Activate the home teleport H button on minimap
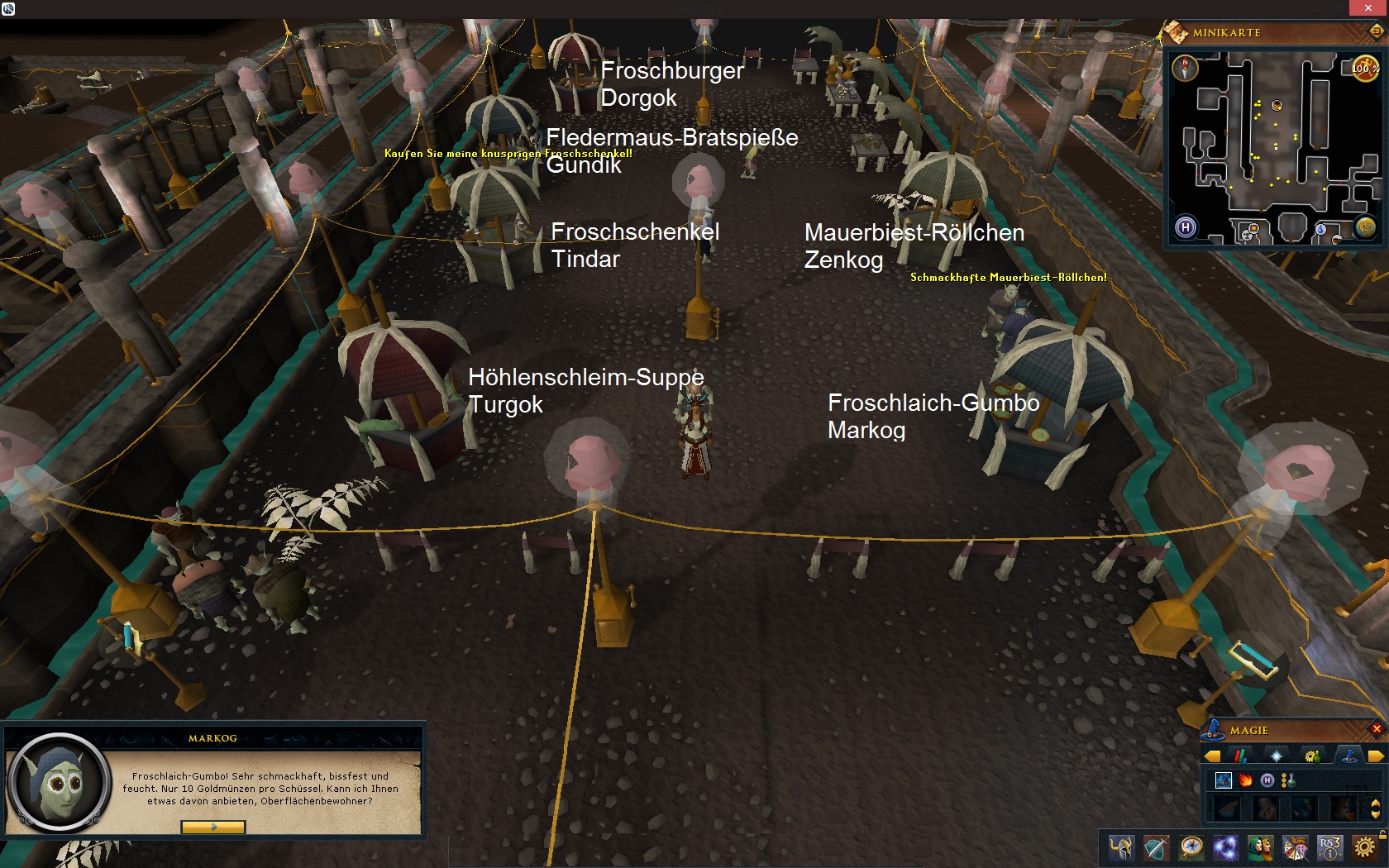 1186,227
